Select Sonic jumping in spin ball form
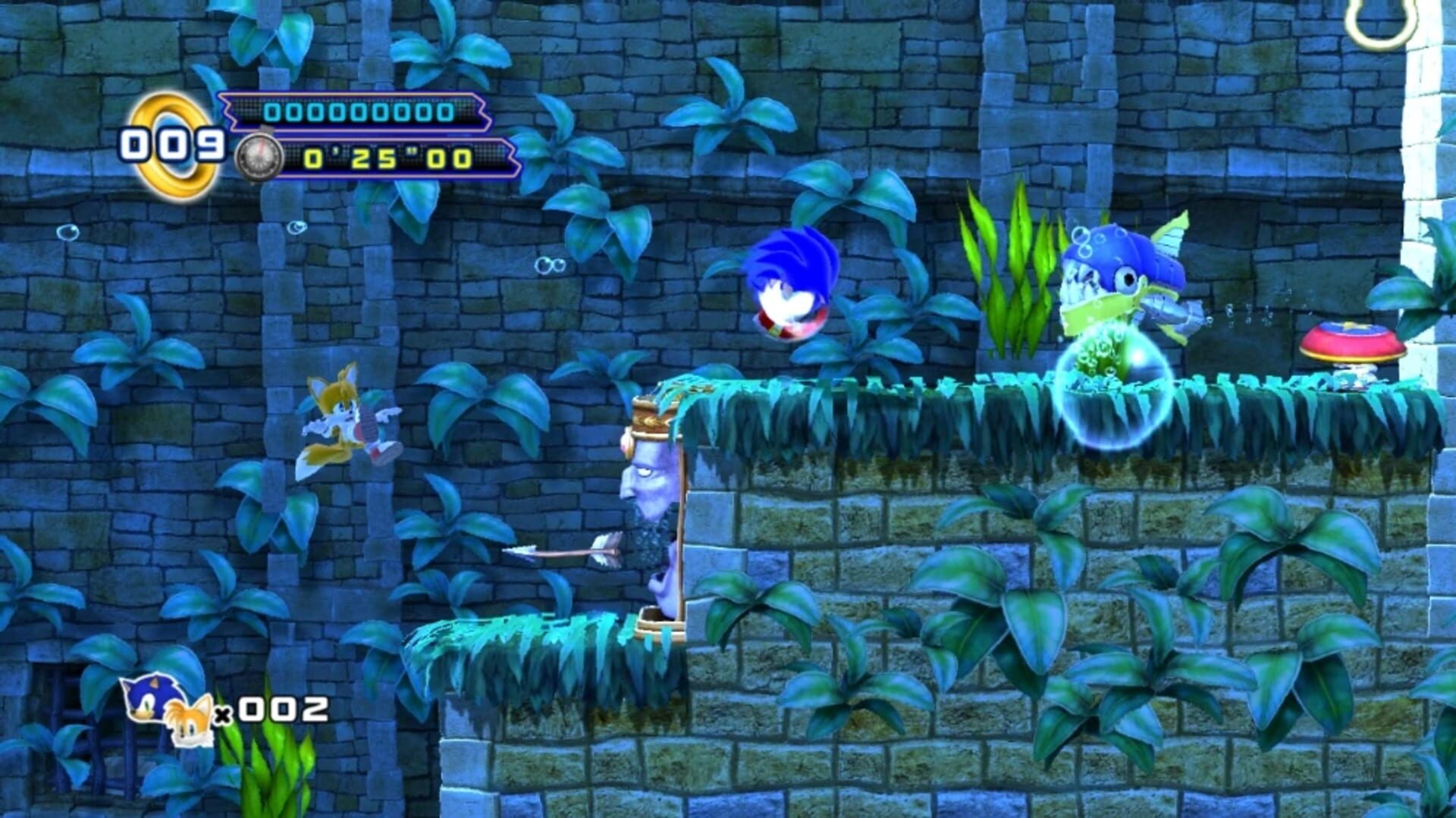Screen dimensions: 1456x818 coord(793,282)
